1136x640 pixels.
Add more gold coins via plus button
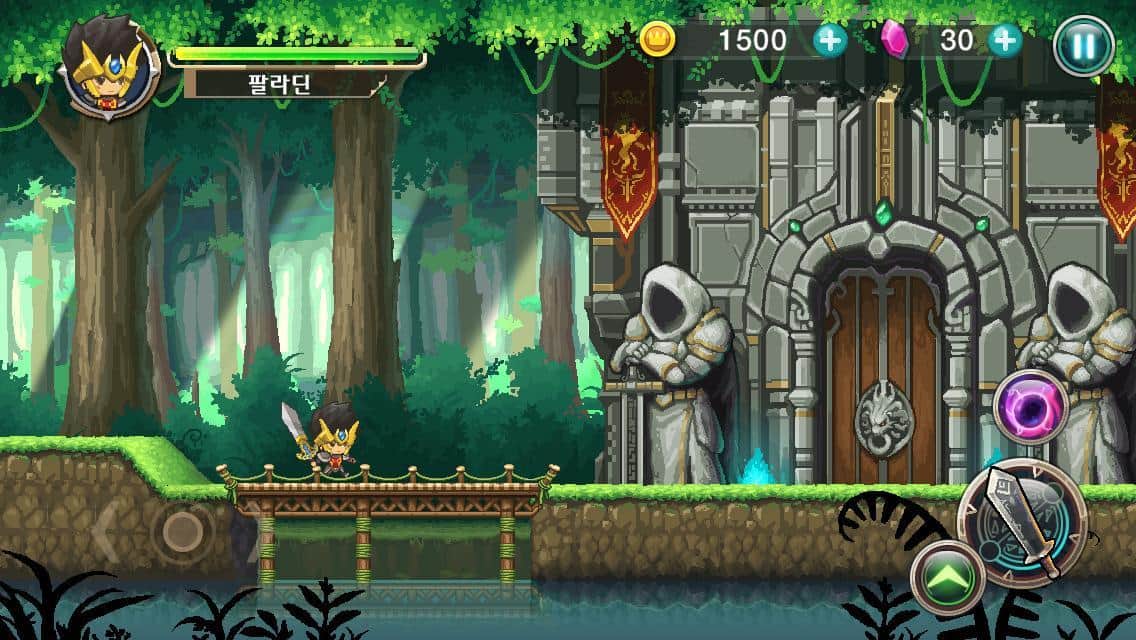(x=829, y=40)
